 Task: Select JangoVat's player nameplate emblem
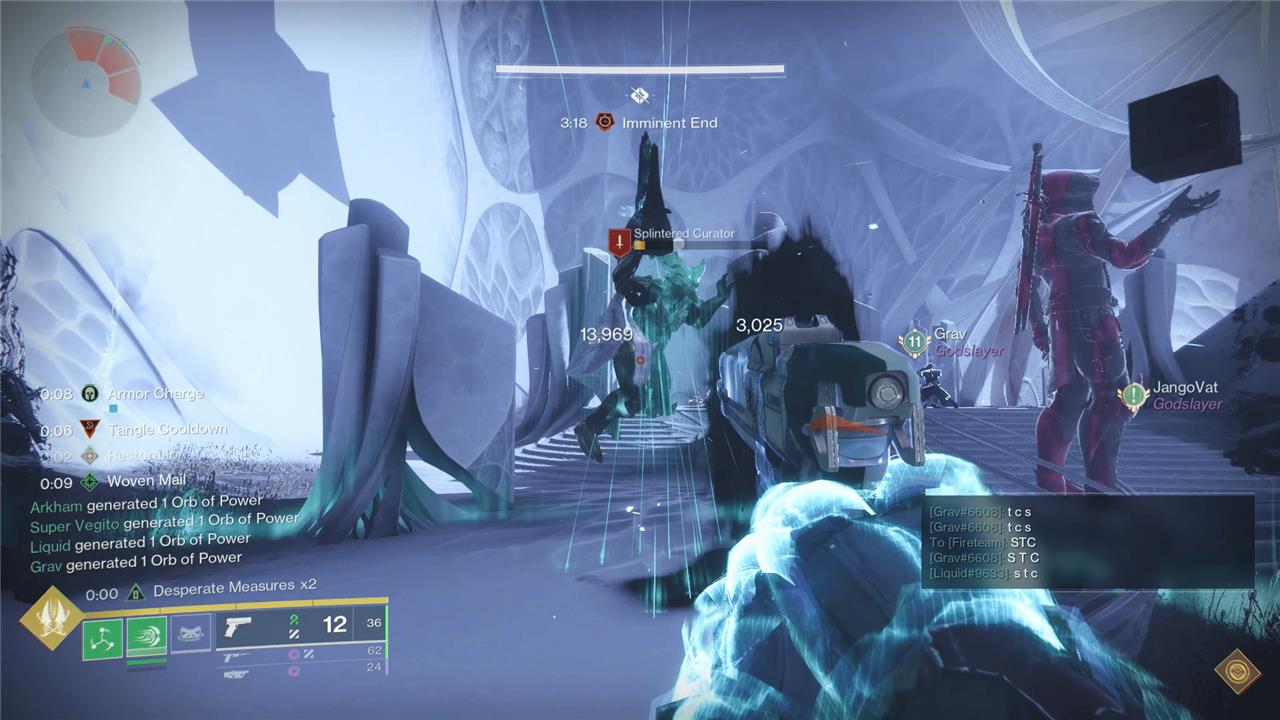pyautogui.click(x=1132, y=396)
